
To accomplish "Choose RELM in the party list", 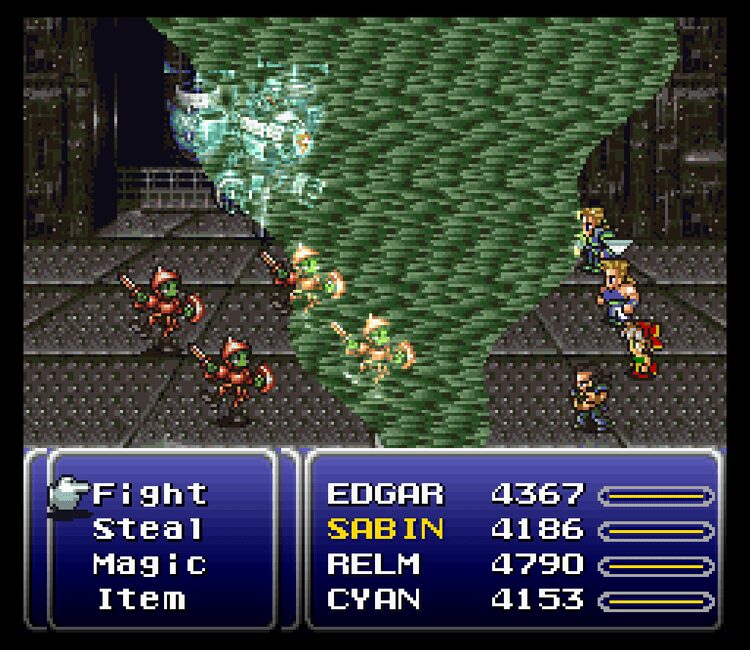I will coord(373,564).
